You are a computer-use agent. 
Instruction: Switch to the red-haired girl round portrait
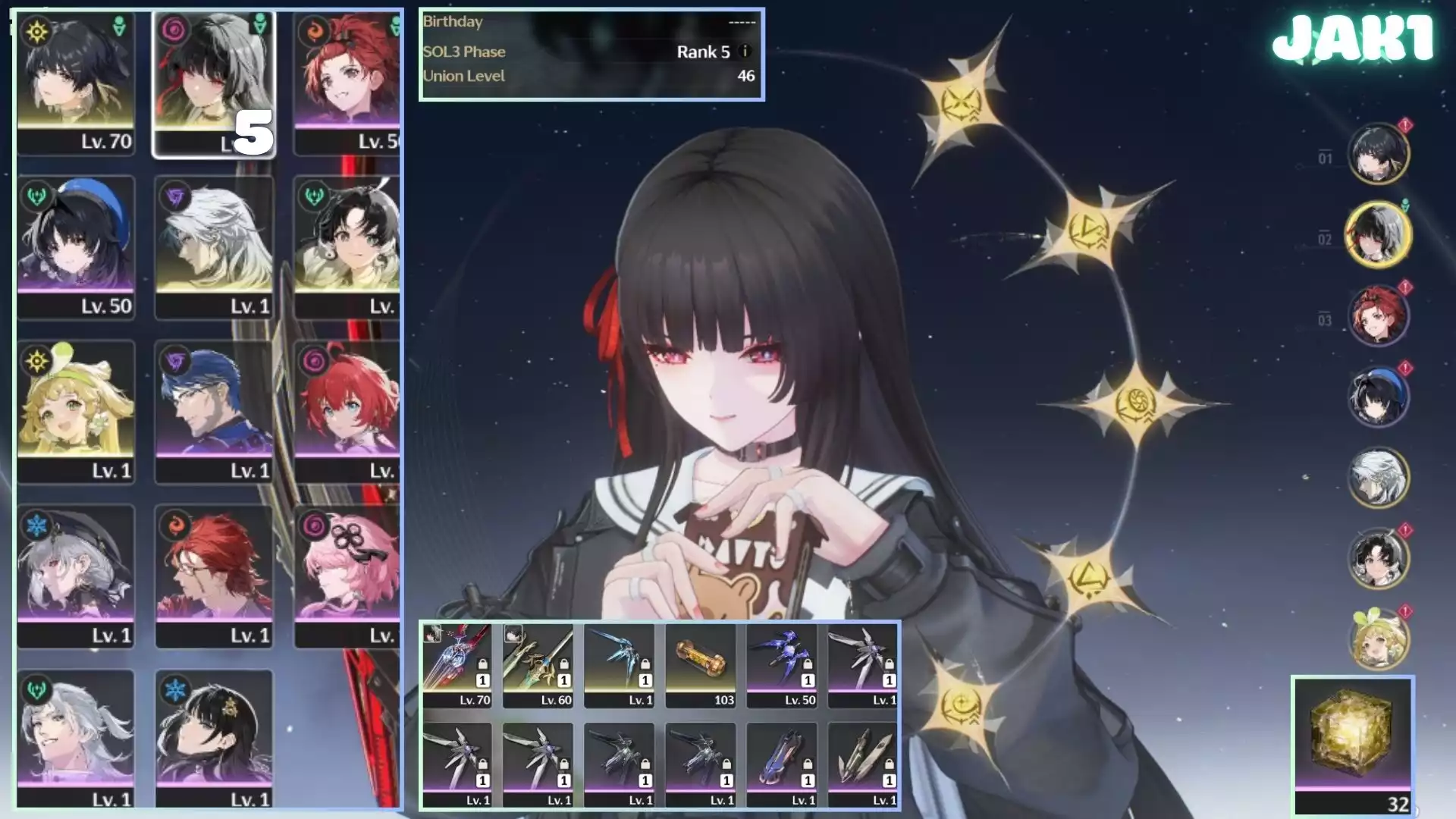click(1378, 315)
